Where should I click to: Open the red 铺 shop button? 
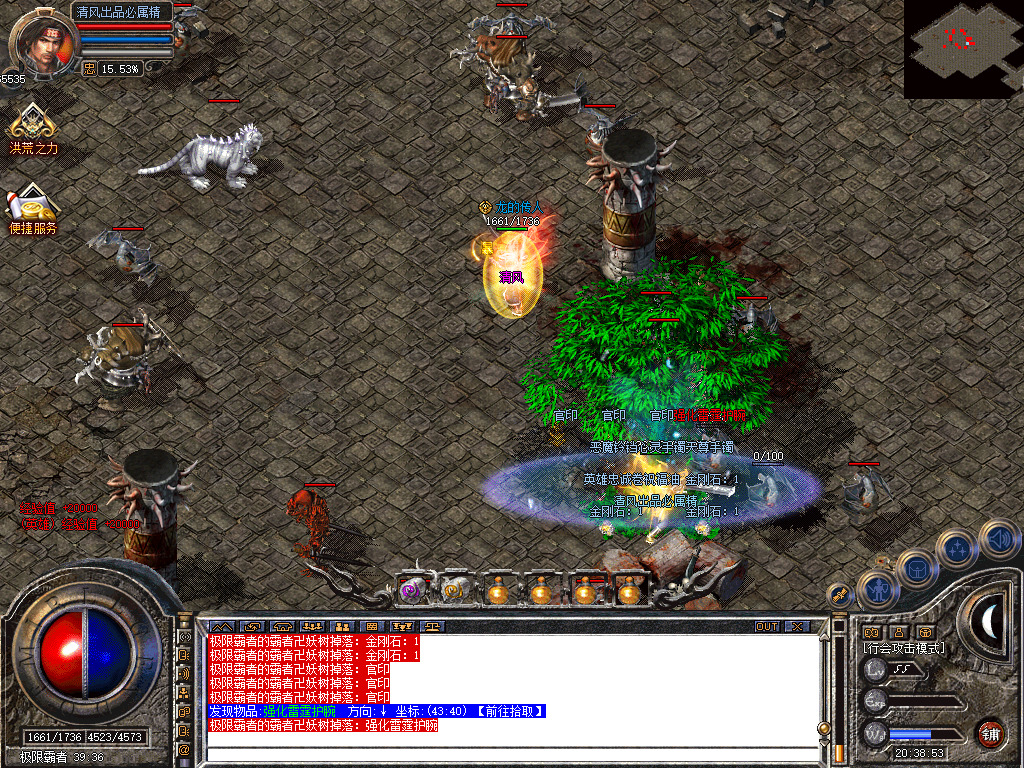point(990,733)
